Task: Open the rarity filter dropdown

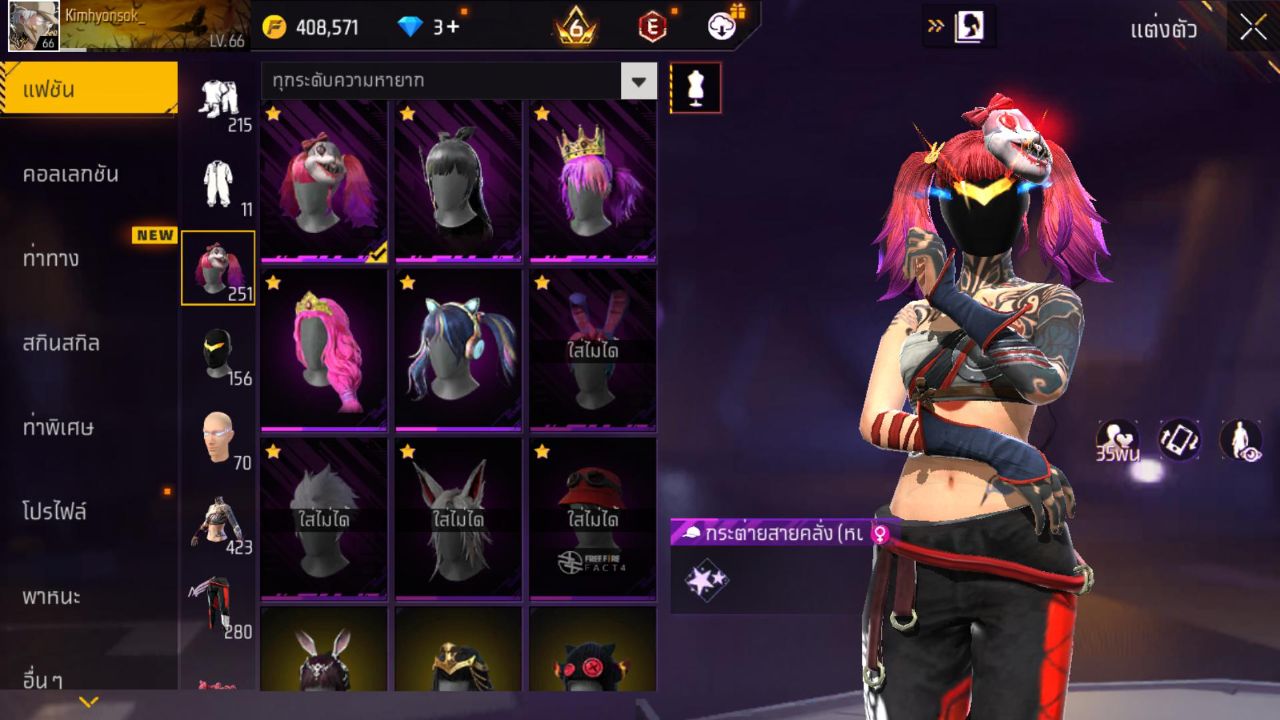Action: [638, 81]
